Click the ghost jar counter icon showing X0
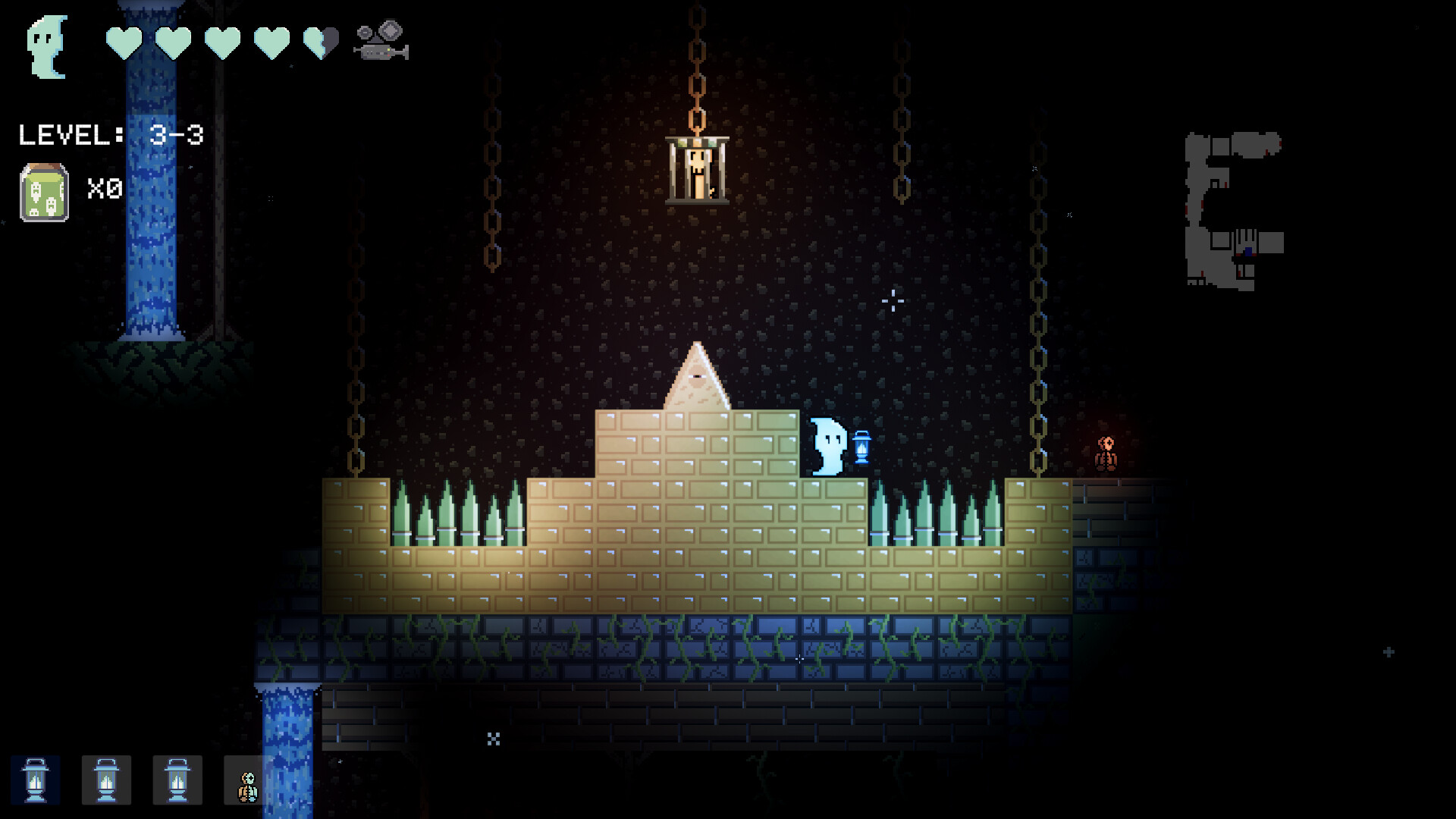Viewport: 1456px width, 819px height. pyautogui.click(x=42, y=190)
